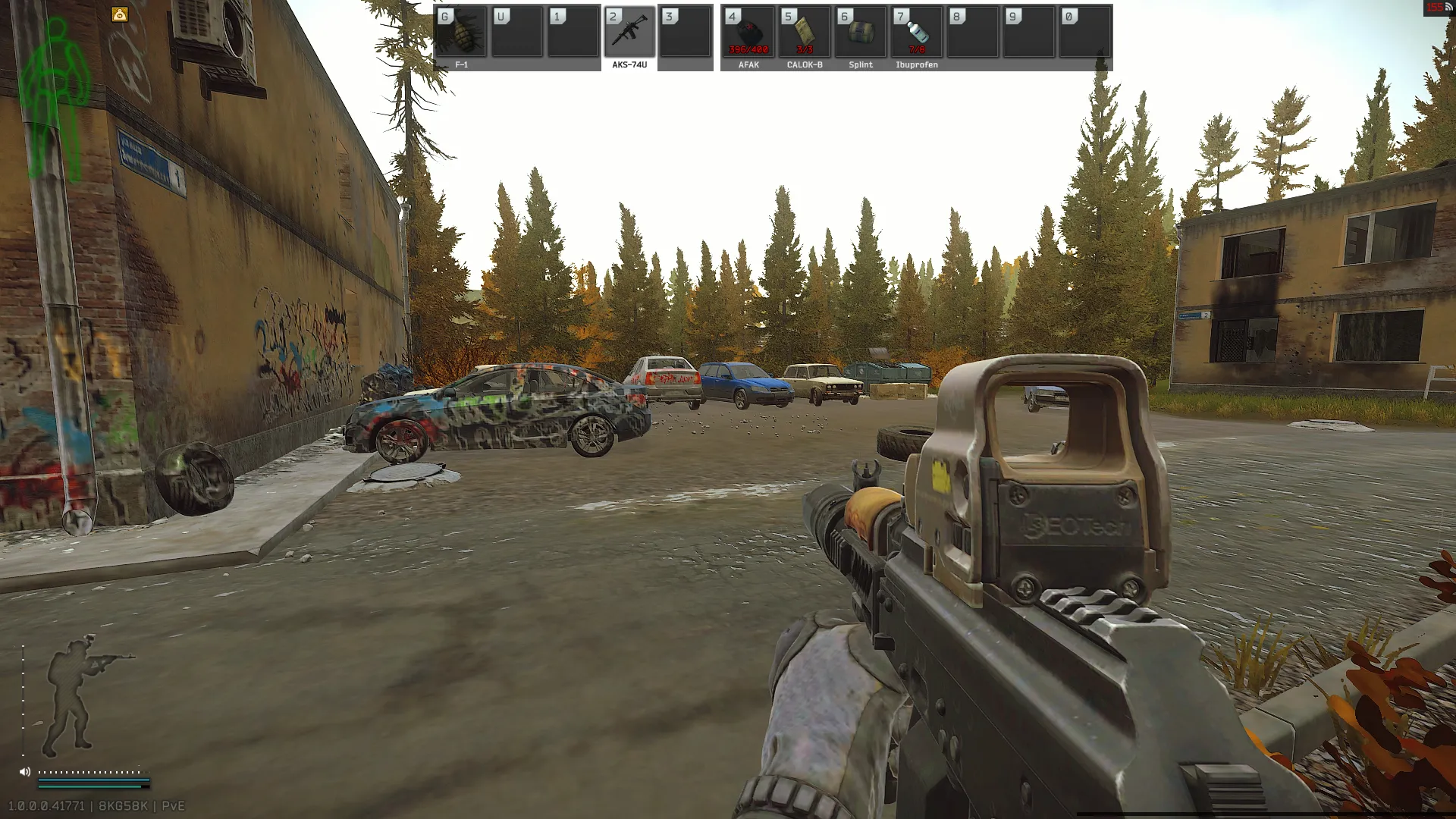The height and width of the screenshot is (819, 1456).
Task: Click the speaker sound icon
Action: click(25, 772)
